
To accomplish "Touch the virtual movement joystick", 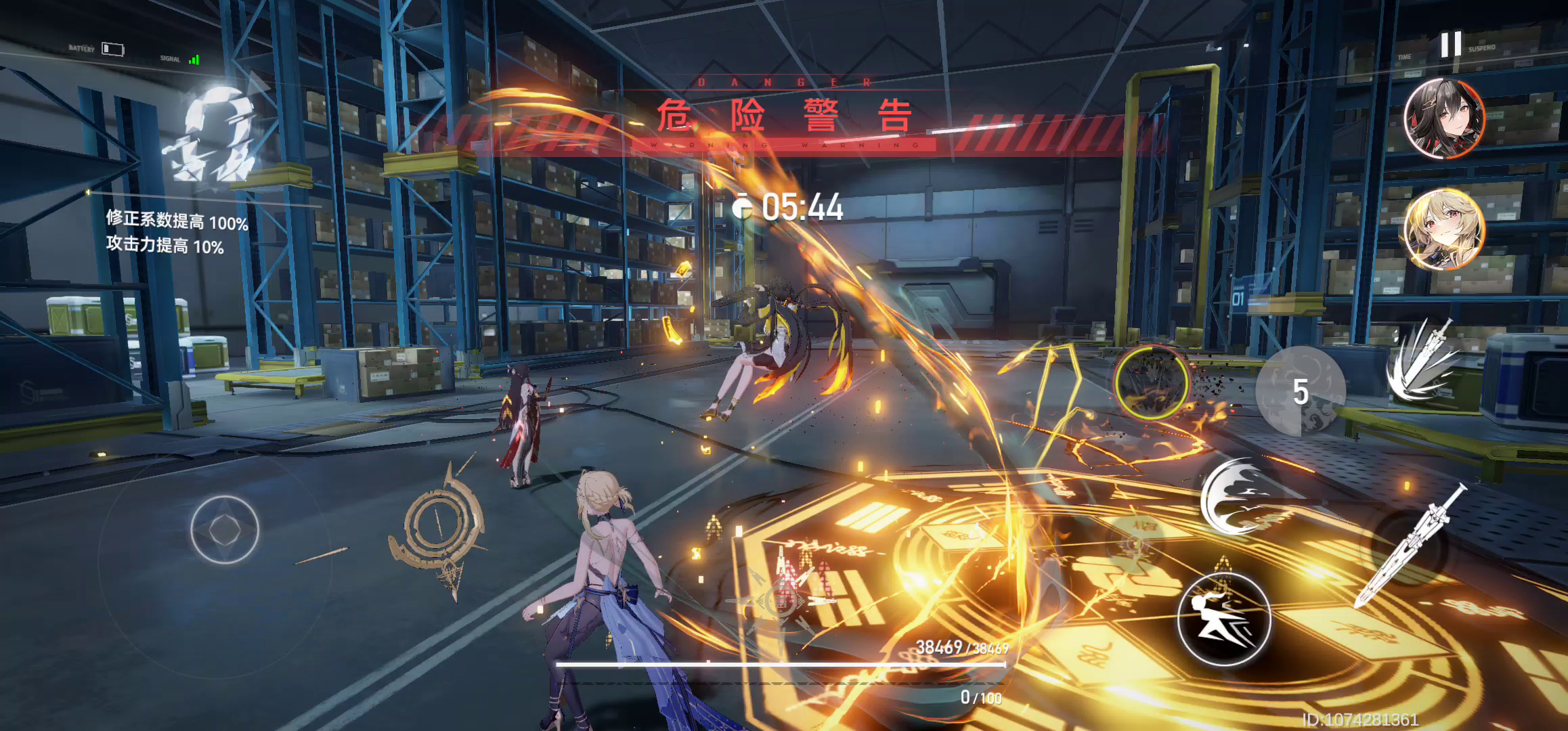I will (x=225, y=529).
